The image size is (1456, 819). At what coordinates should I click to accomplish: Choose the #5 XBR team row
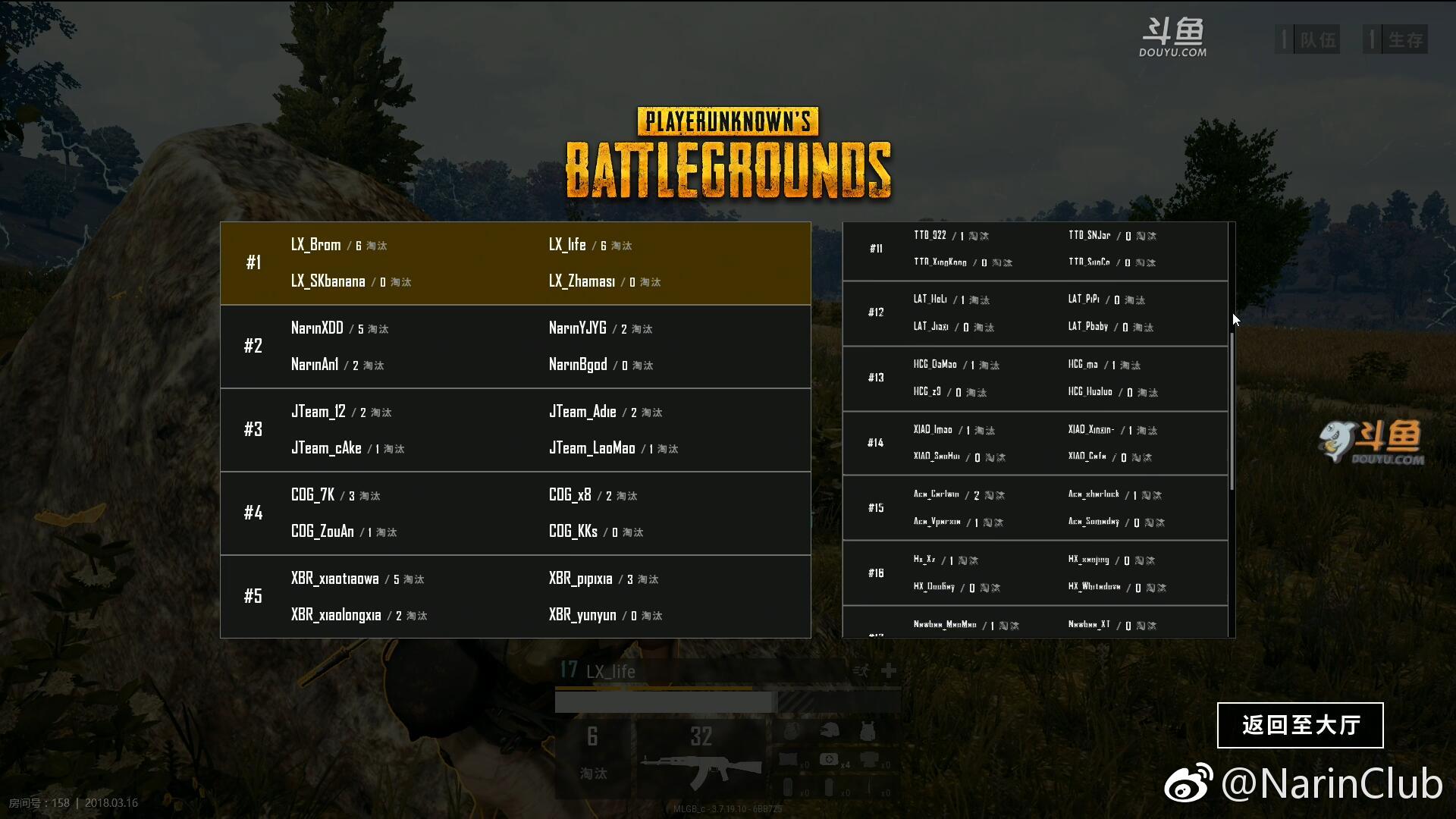tap(516, 597)
